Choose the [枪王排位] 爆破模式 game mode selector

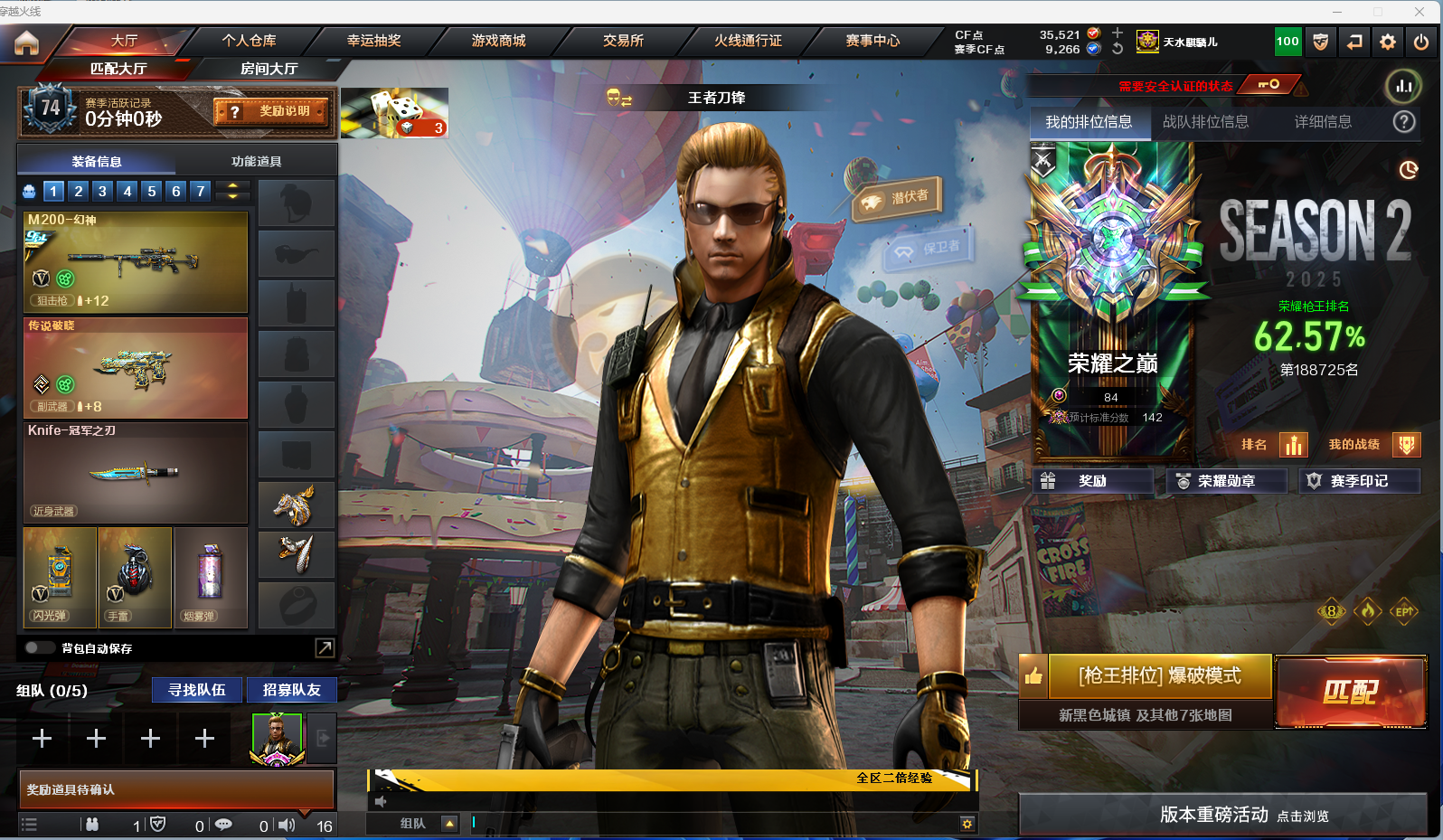[x=1159, y=676]
